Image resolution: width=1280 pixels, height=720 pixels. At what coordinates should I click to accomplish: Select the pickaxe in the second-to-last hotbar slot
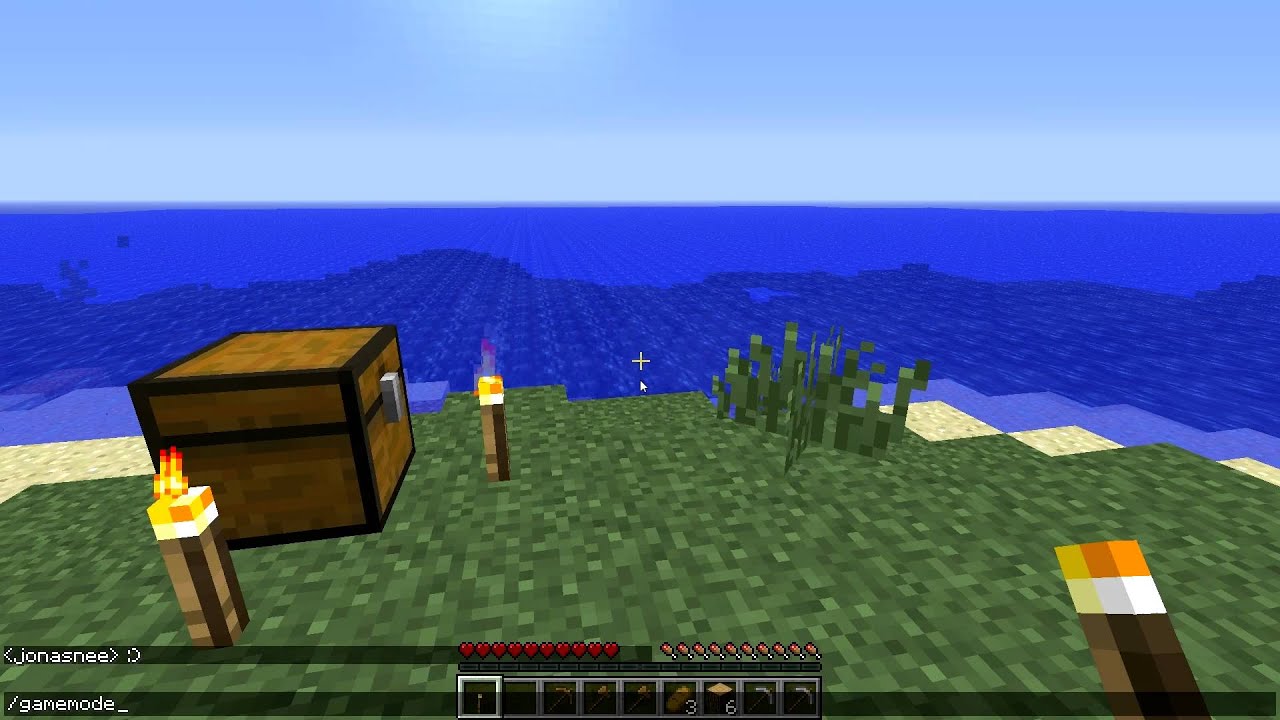click(x=760, y=695)
